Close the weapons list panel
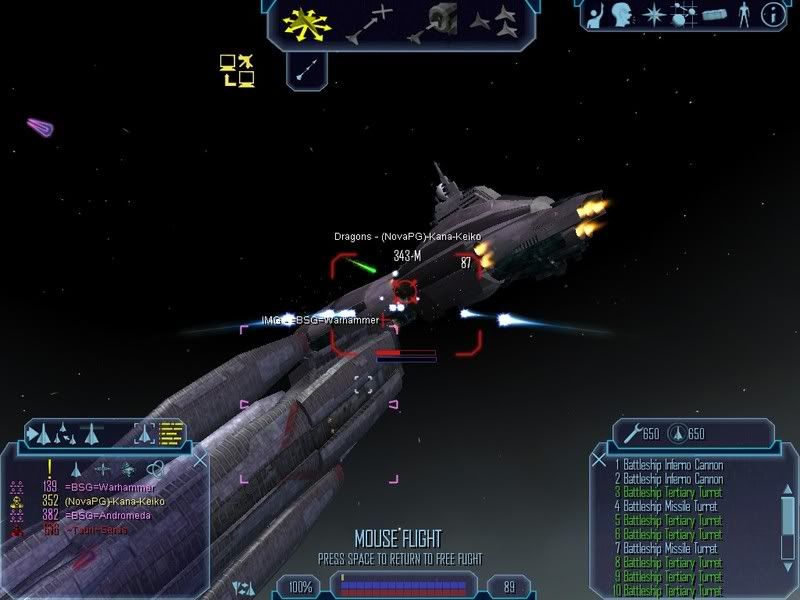The height and width of the screenshot is (600, 800). coord(599,460)
